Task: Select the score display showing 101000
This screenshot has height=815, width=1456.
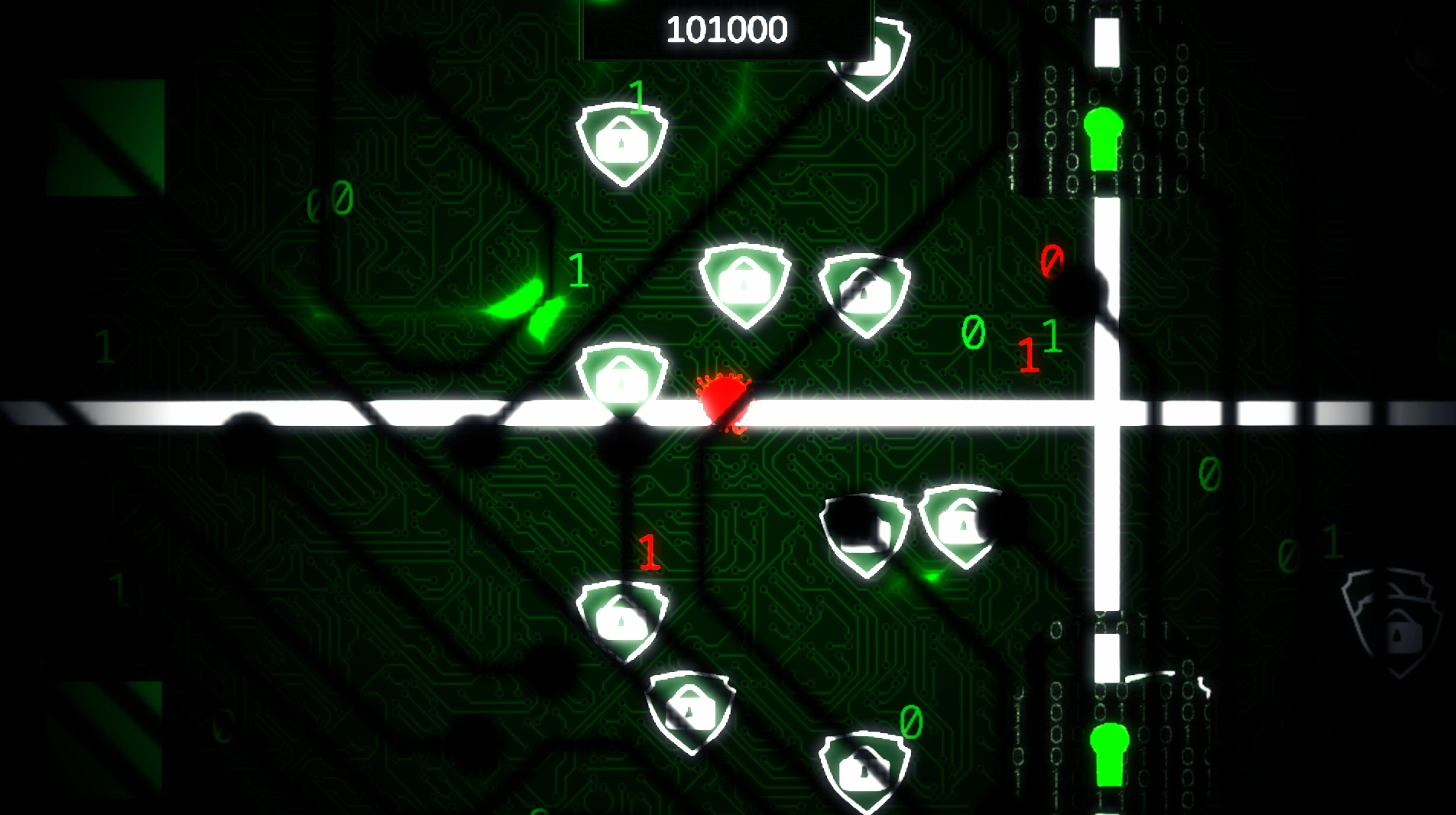Action: [x=725, y=28]
